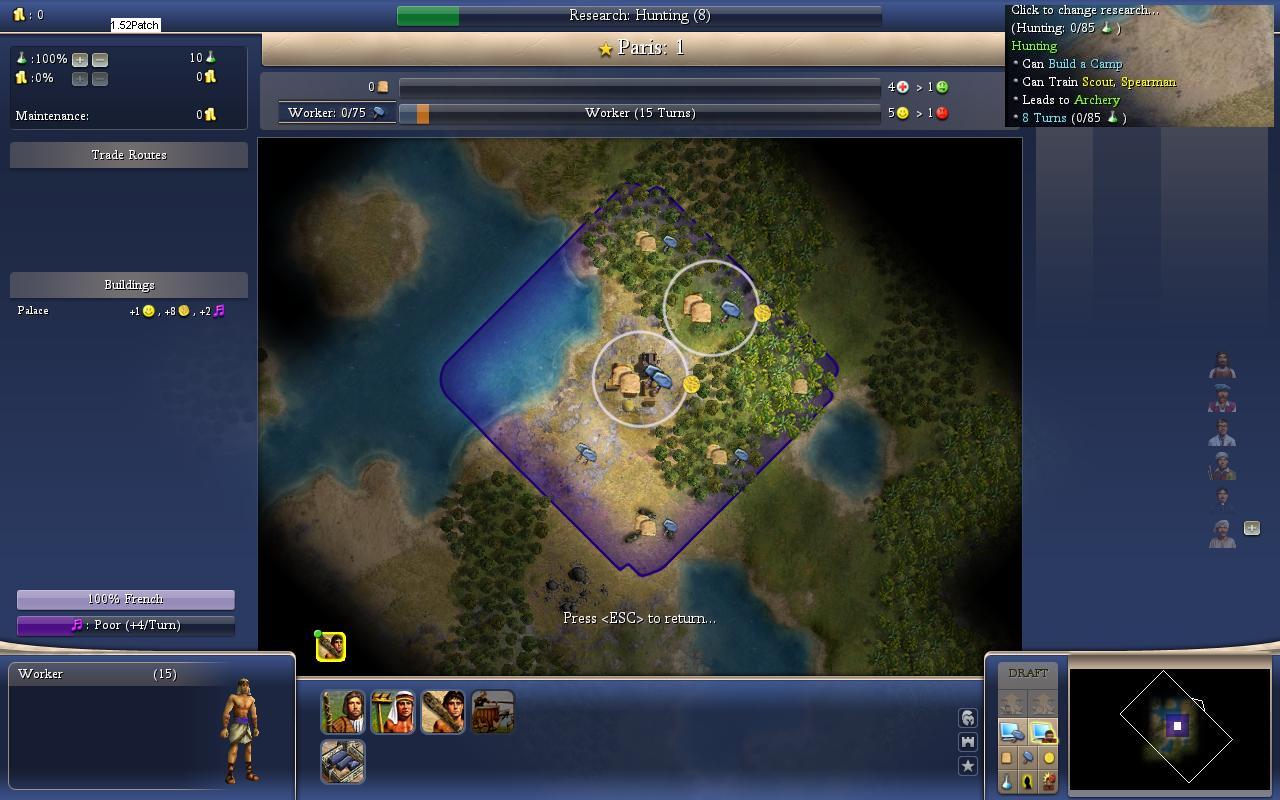The width and height of the screenshot is (1280, 800).
Task: Toggle automated production with the hammer monitor icon
Action: [x=1011, y=733]
